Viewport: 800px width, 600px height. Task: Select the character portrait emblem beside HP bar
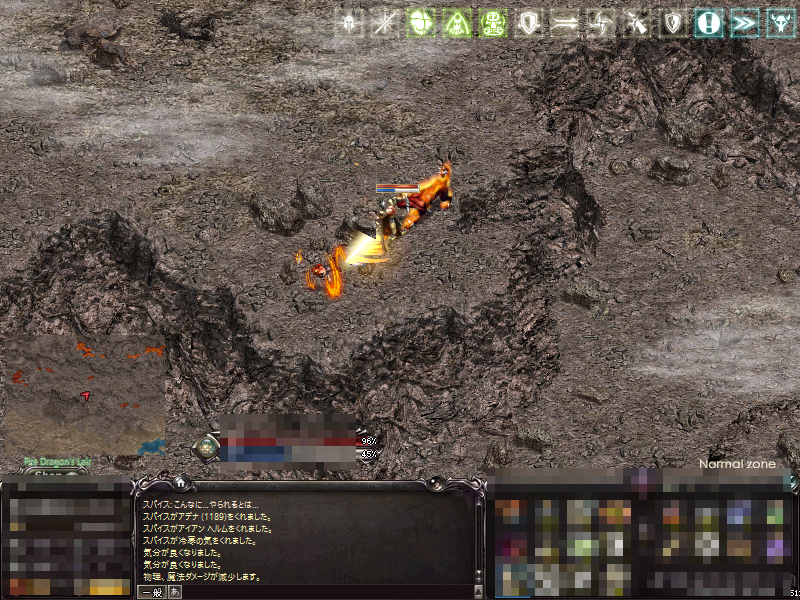pyautogui.click(x=206, y=447)
